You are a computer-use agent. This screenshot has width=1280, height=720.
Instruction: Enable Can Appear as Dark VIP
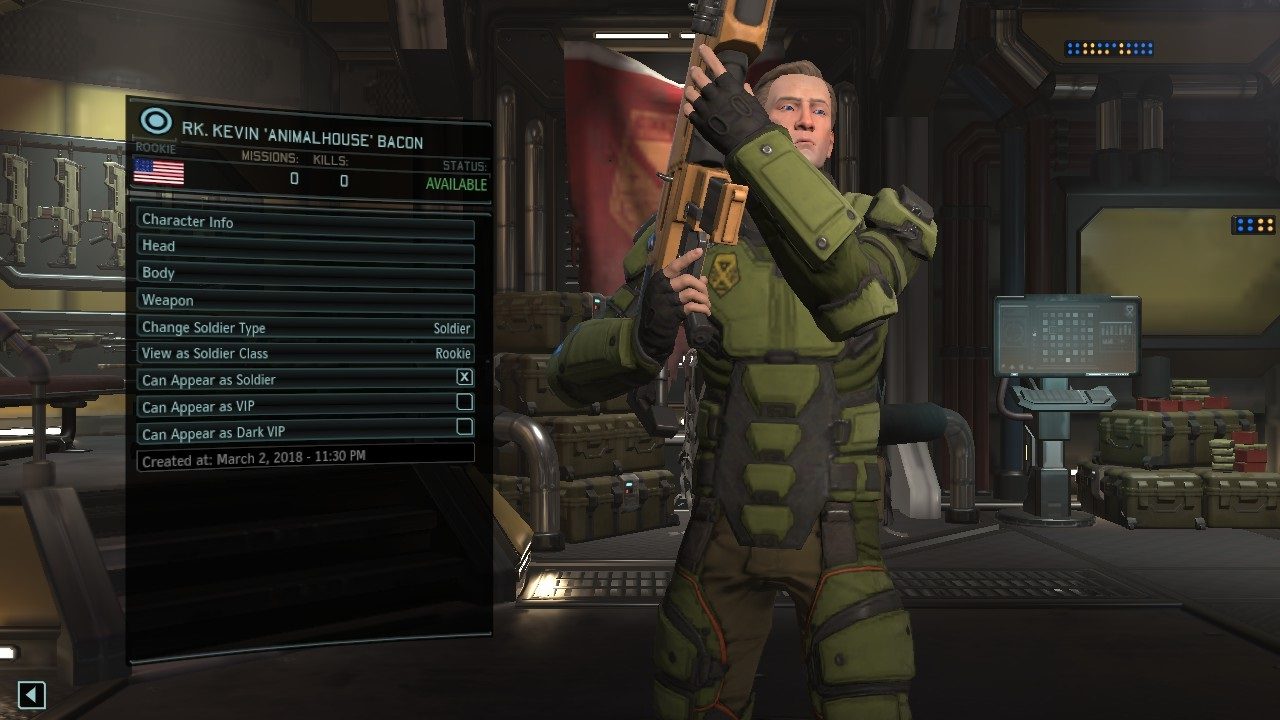[465, 433]
